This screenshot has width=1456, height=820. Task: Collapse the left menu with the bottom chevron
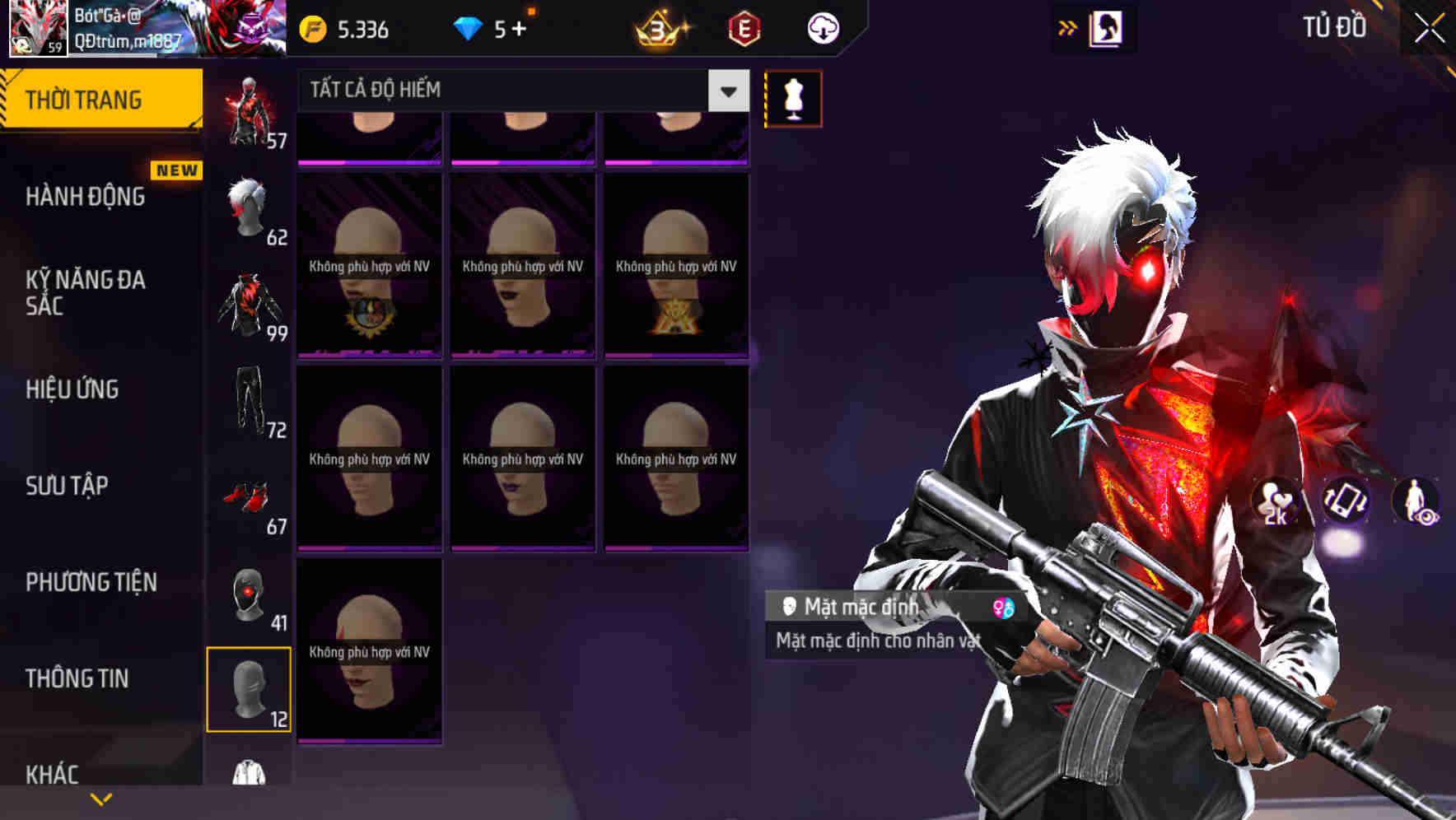[101, 799]
